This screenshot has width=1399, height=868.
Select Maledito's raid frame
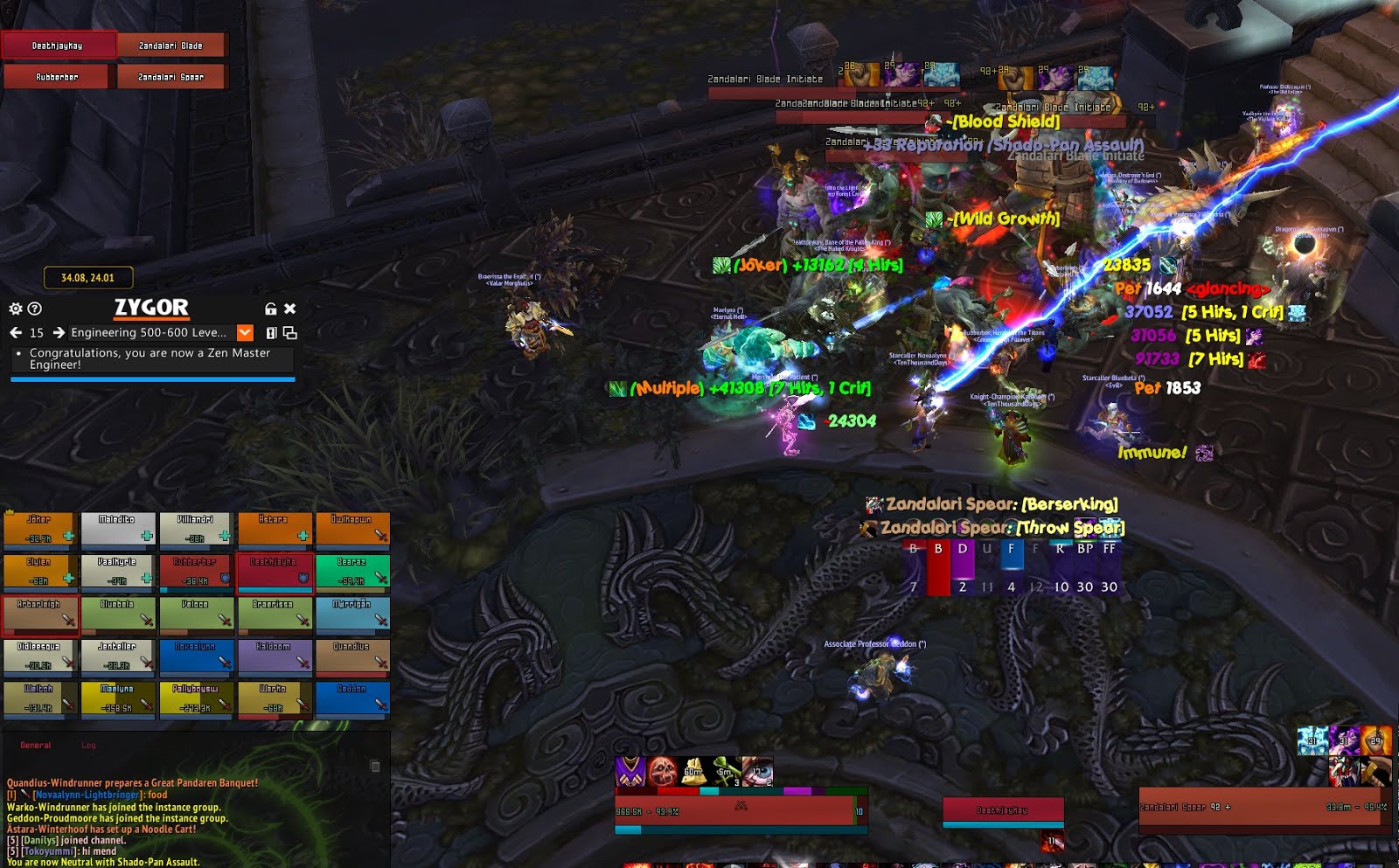(x=118, y=529)
